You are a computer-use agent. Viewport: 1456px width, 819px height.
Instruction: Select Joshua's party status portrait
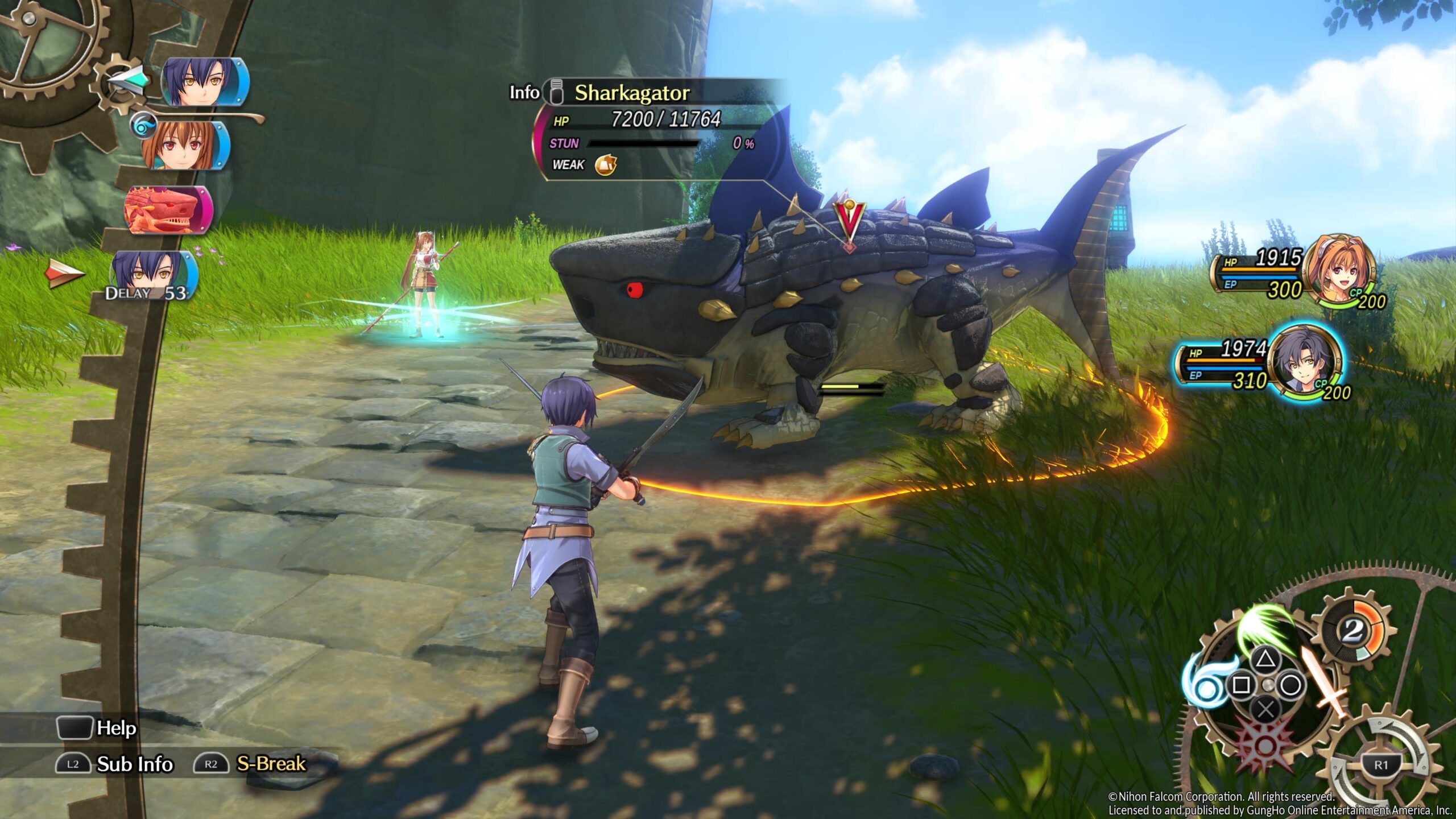(1305, 362)
